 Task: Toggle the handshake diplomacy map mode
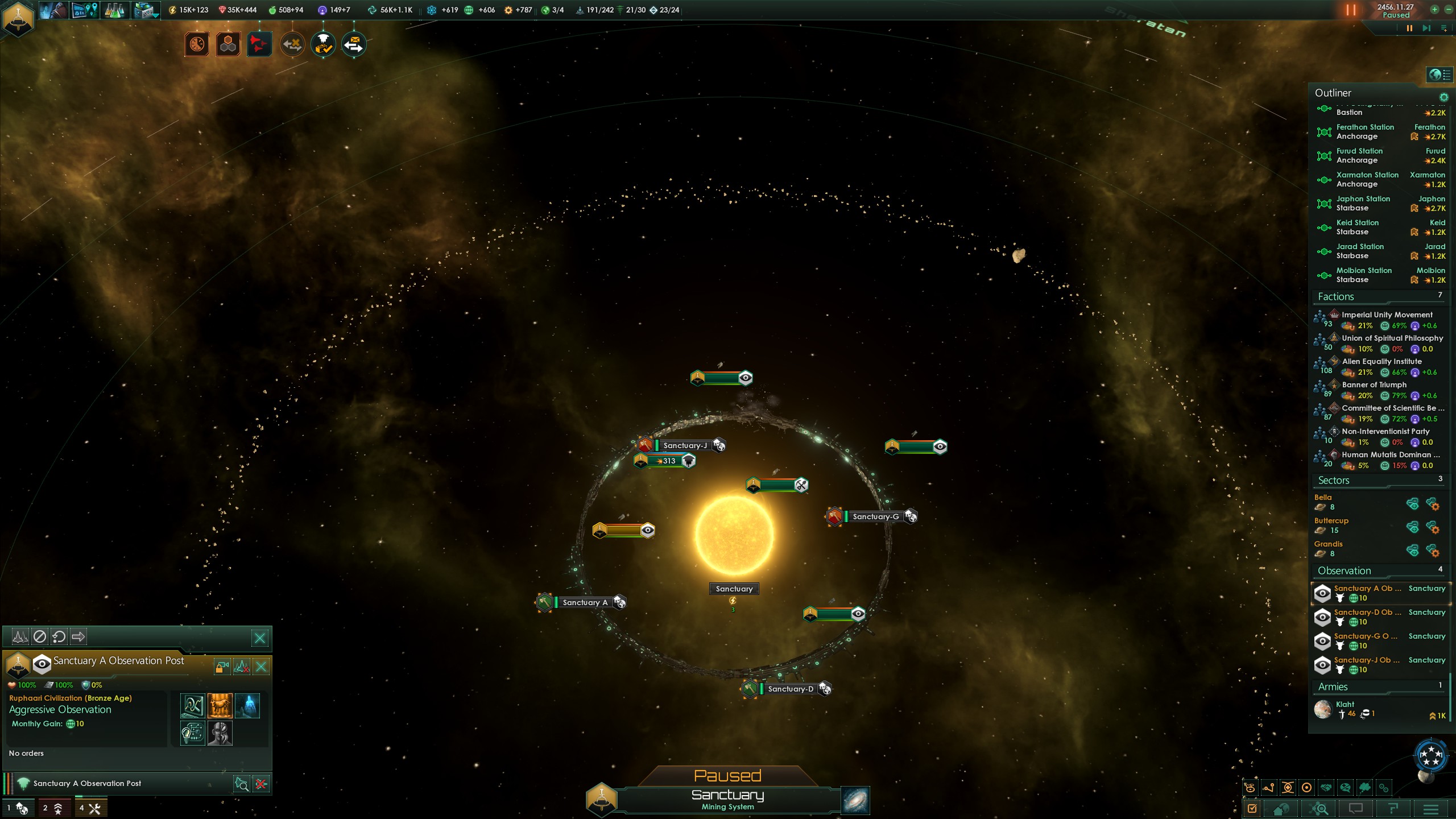coord(1326,788)
